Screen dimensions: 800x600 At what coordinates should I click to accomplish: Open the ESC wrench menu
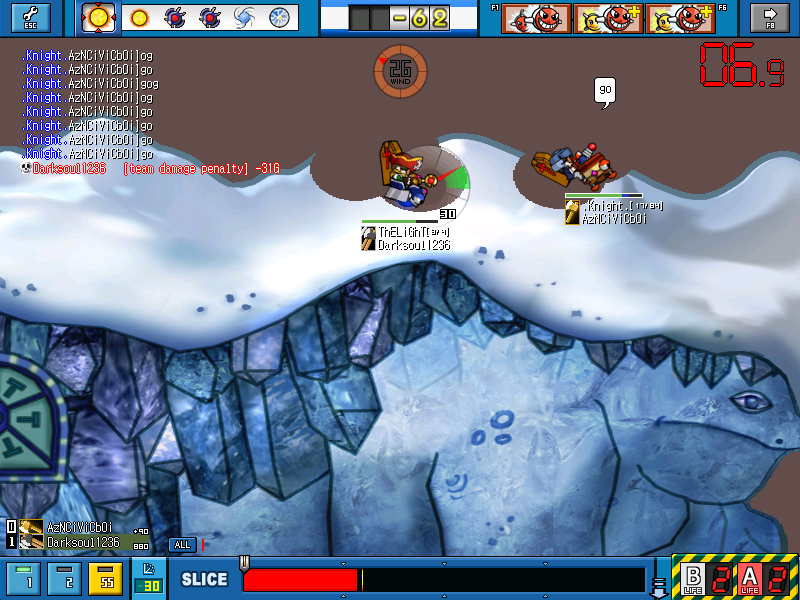pos(28,17)
